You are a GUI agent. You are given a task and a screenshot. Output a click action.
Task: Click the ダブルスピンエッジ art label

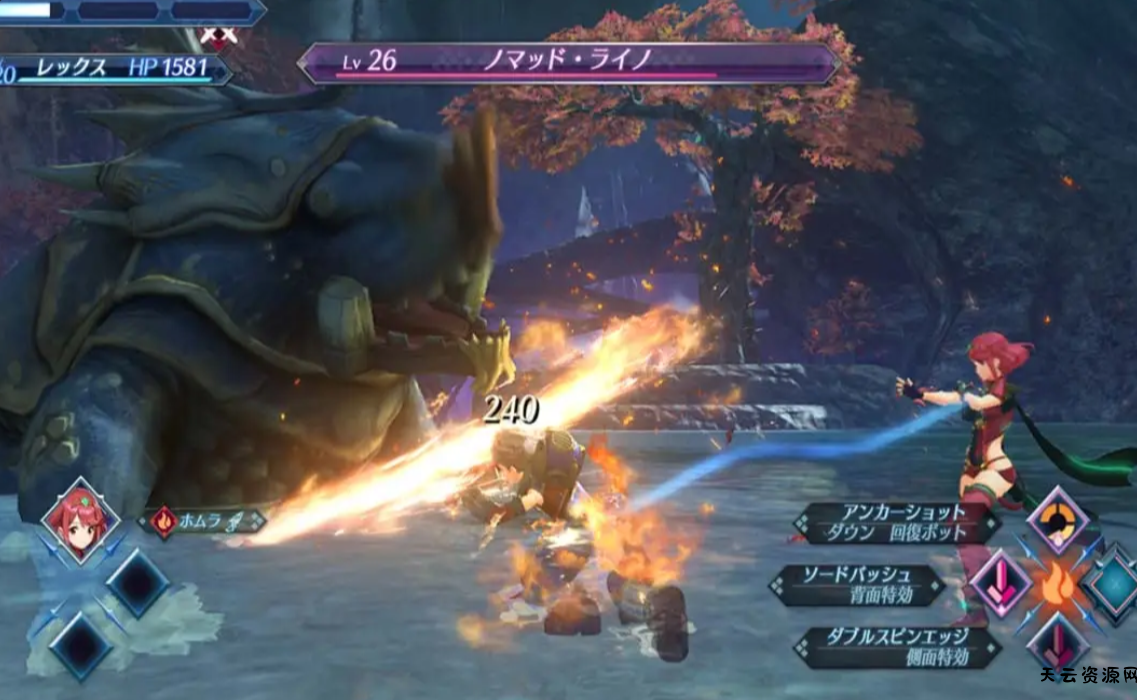(895, 647)
